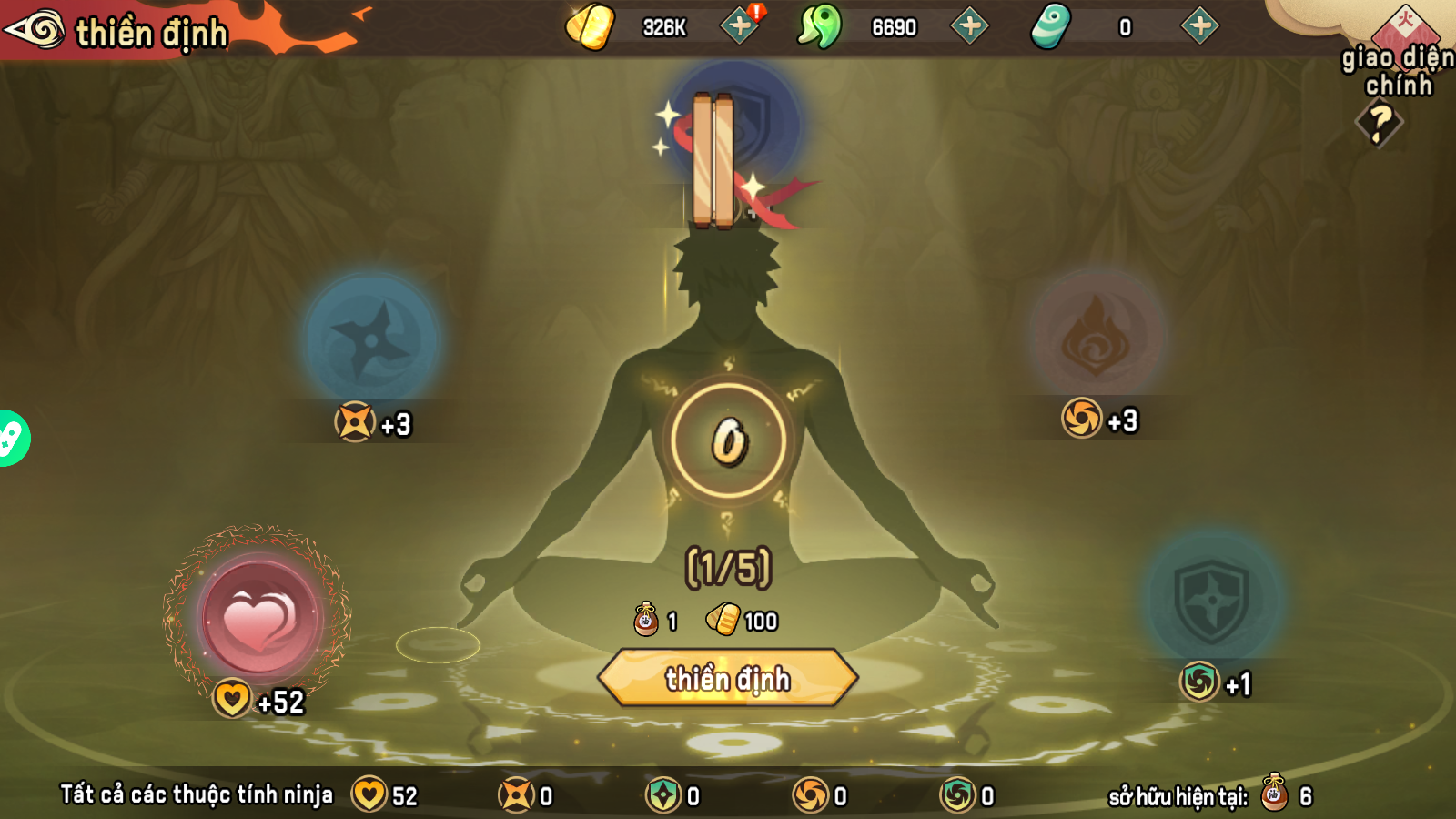Tap the central glowing chakra circle
The image size is (1456, 819).
click(728, 441)
